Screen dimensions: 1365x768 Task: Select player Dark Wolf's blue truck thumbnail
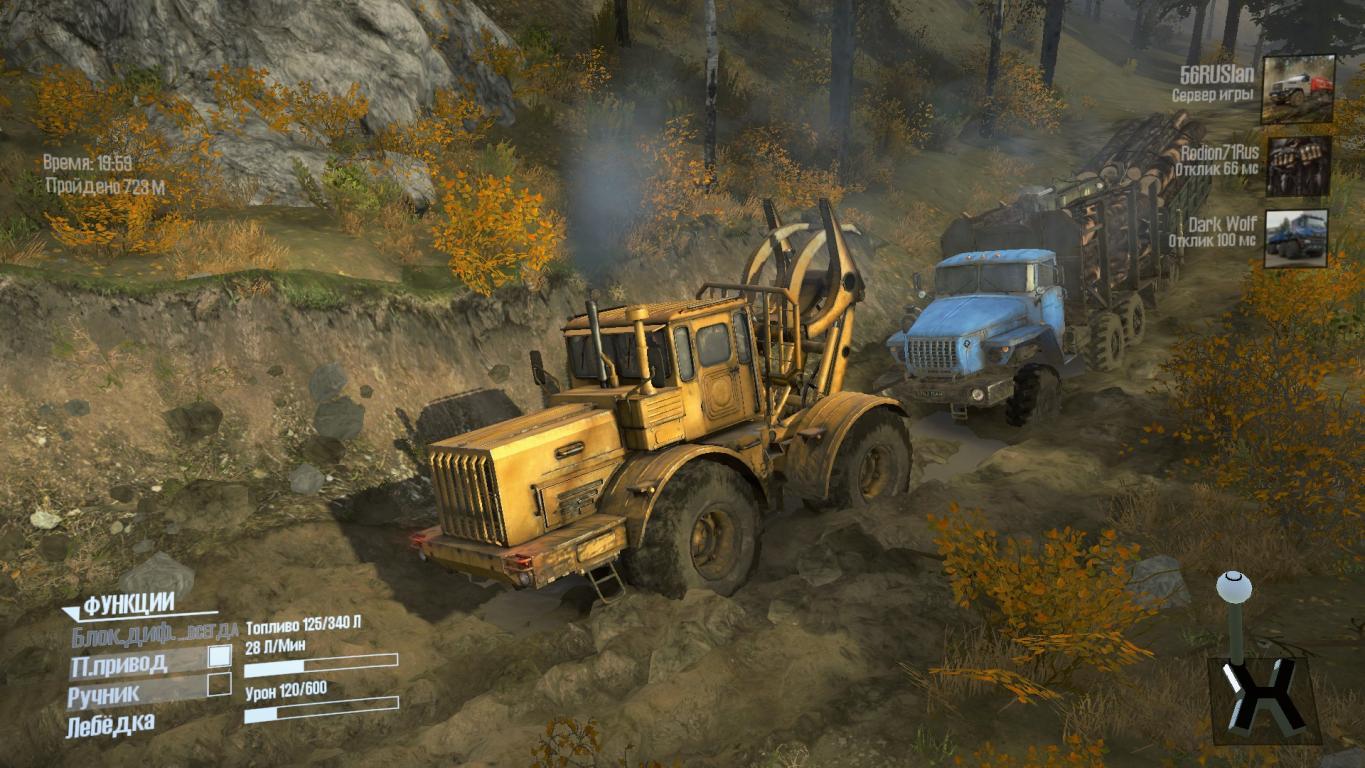[x=1296, y=238]
